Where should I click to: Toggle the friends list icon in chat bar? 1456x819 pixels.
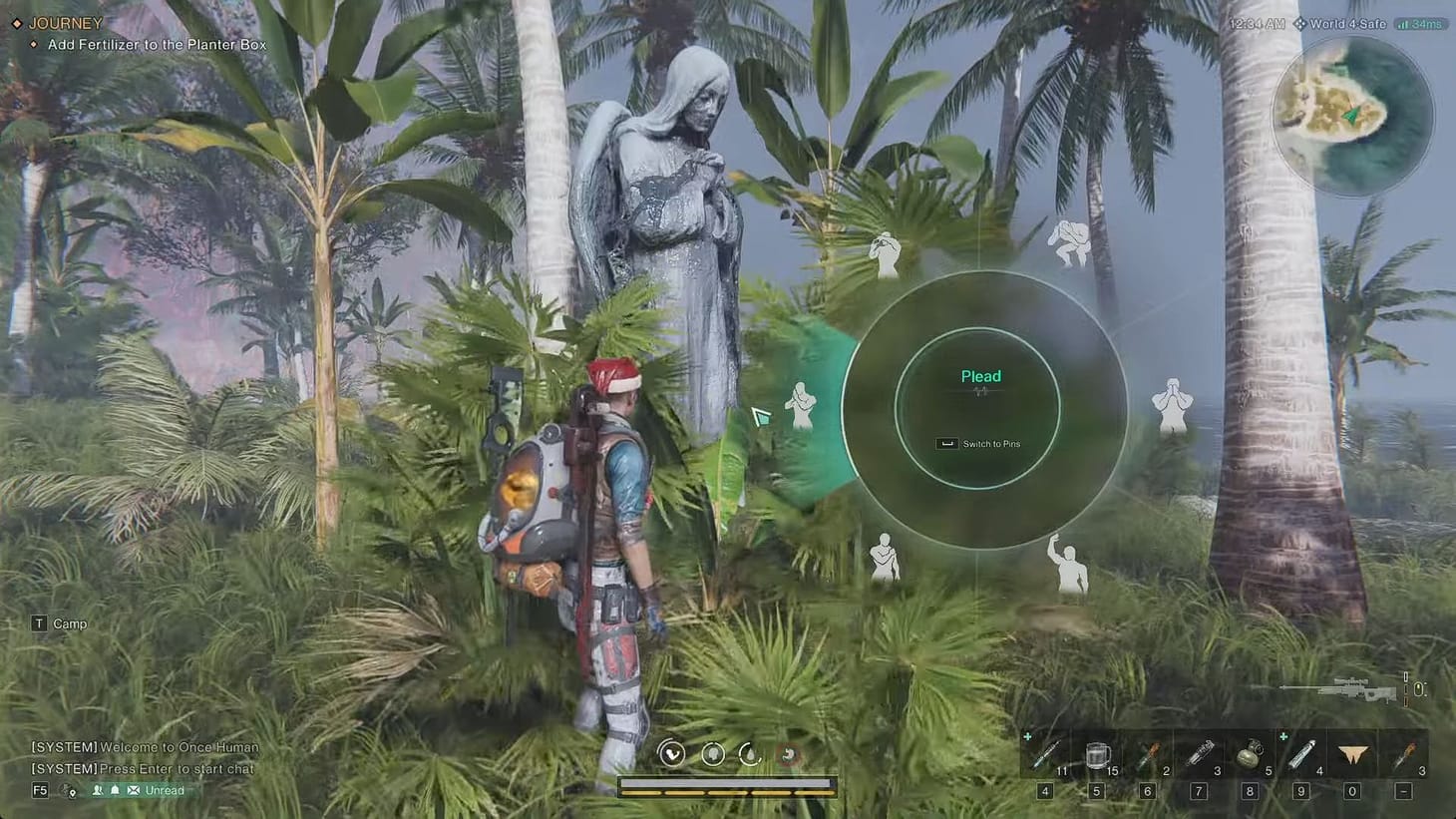96,789
